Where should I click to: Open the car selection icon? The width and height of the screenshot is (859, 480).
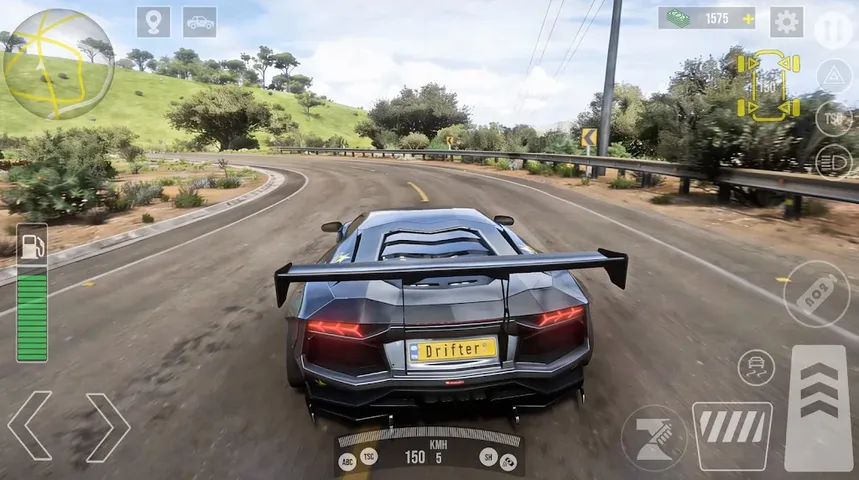199,22
